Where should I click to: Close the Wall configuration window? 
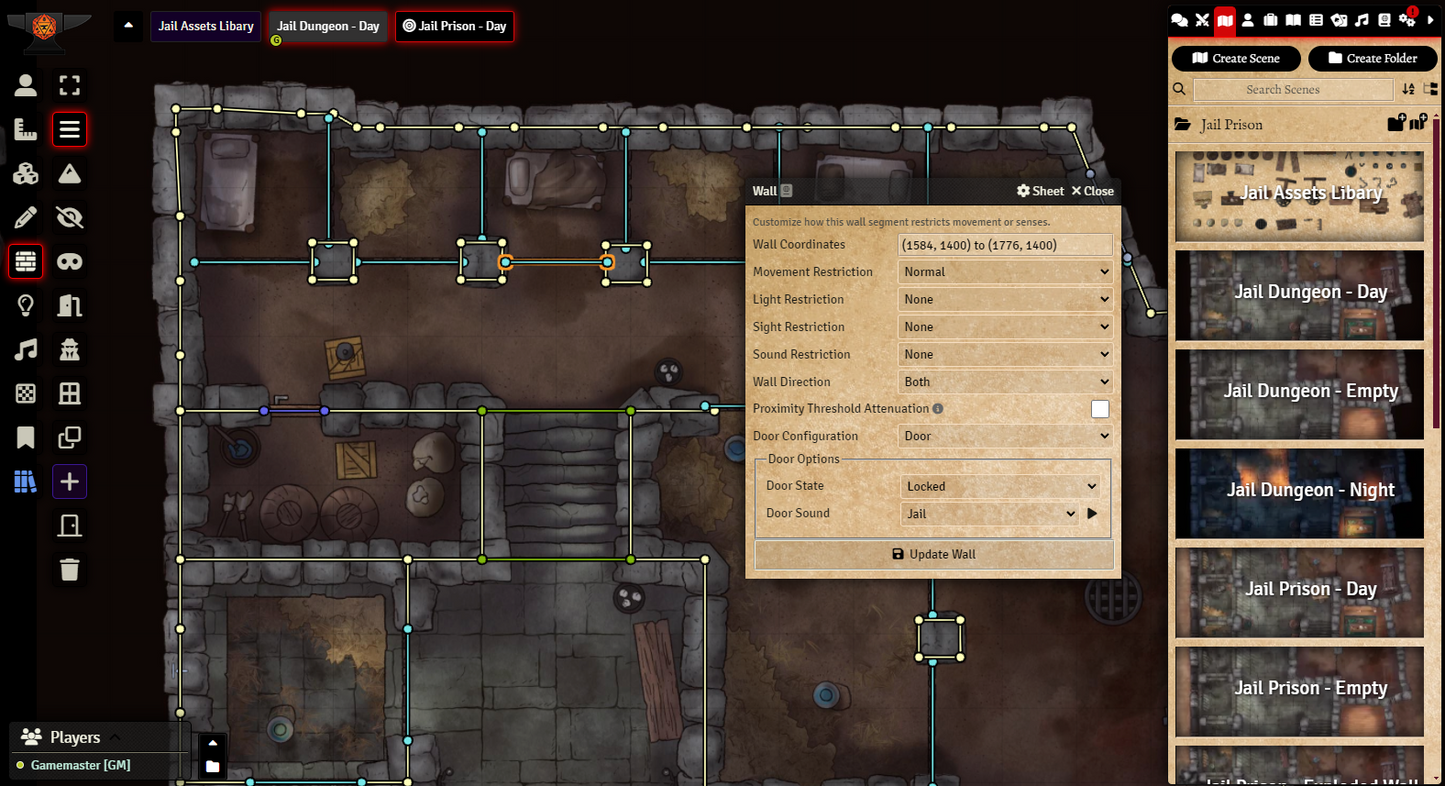click(1092, 191)
